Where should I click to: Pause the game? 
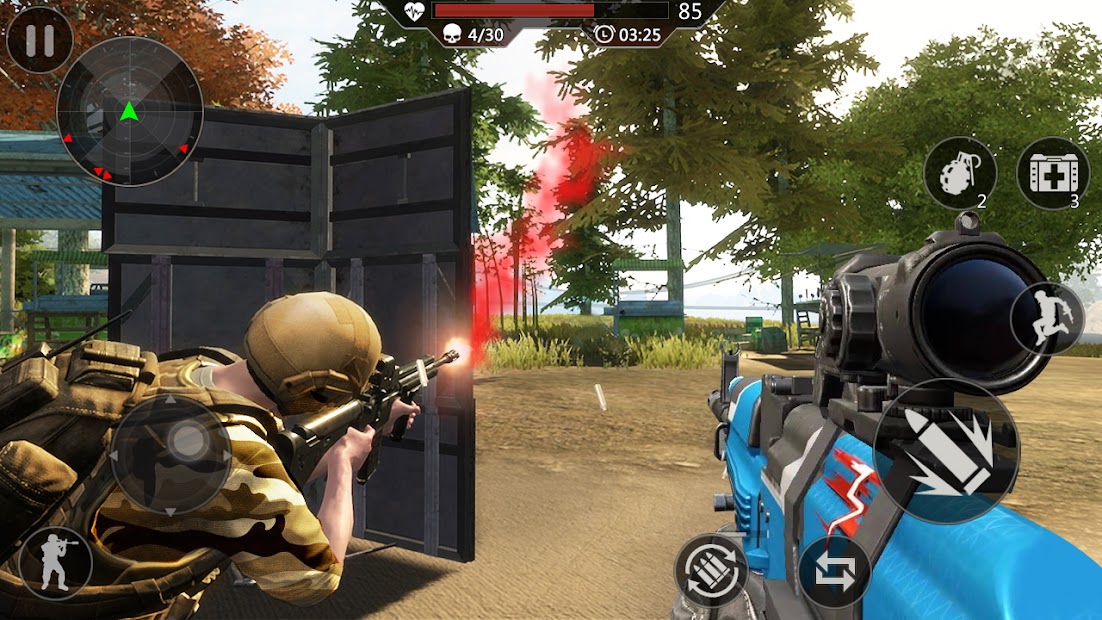[x=39, y=40]
